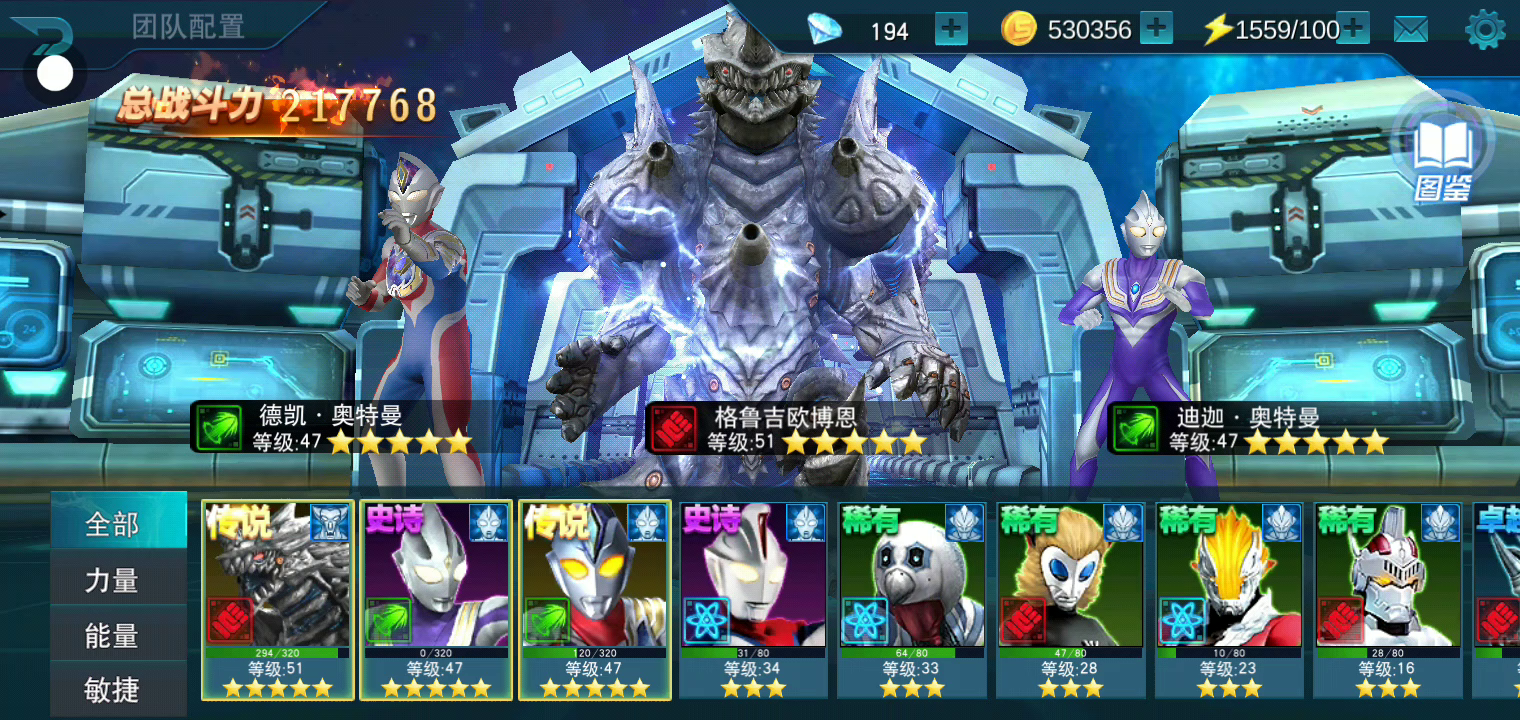The height and width of the screenshot is (720, 1520).
Task: Refill energy with the plus button
Action: (1353, 29)
